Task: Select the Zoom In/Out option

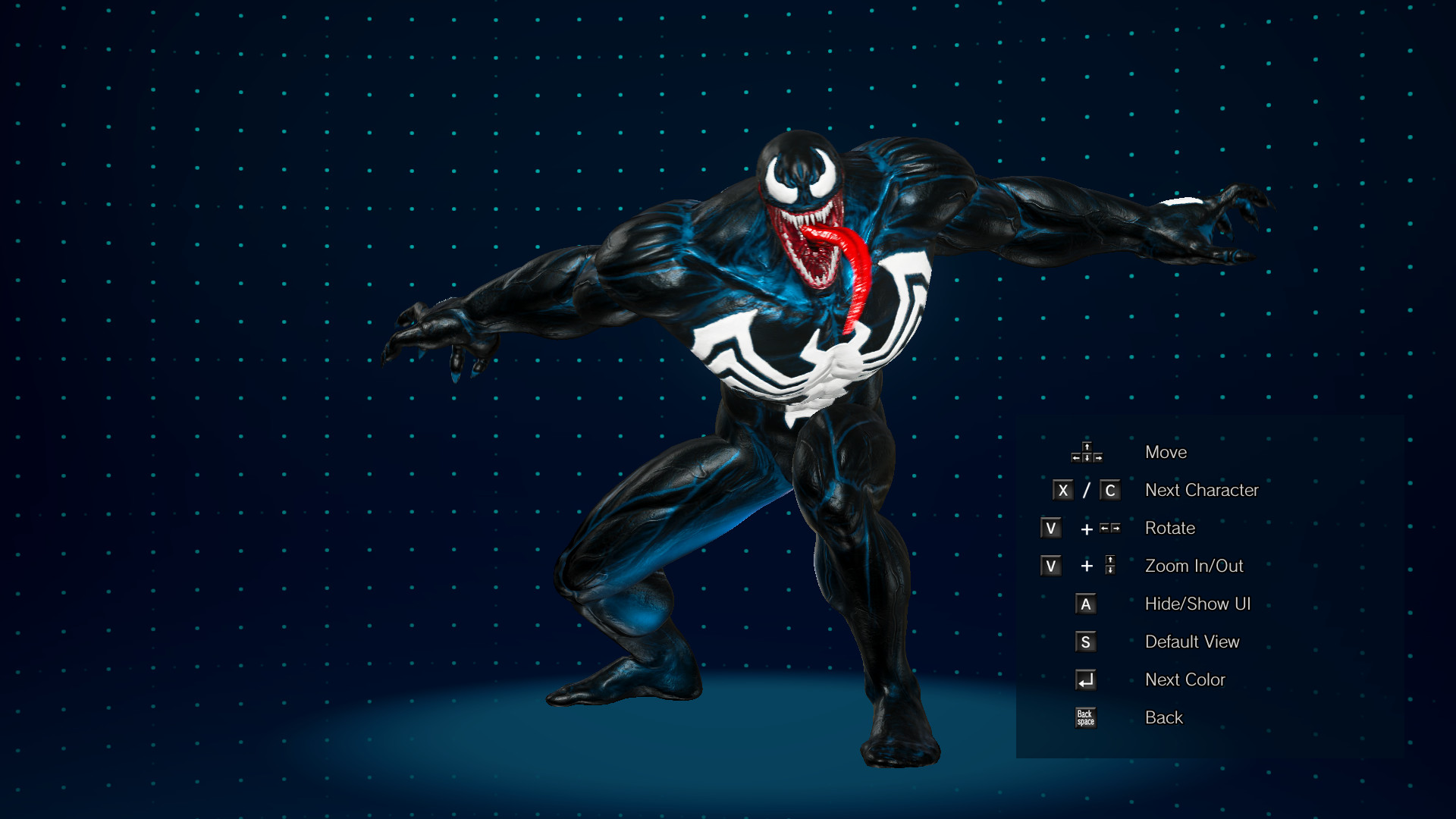Action: (1193, 566)
